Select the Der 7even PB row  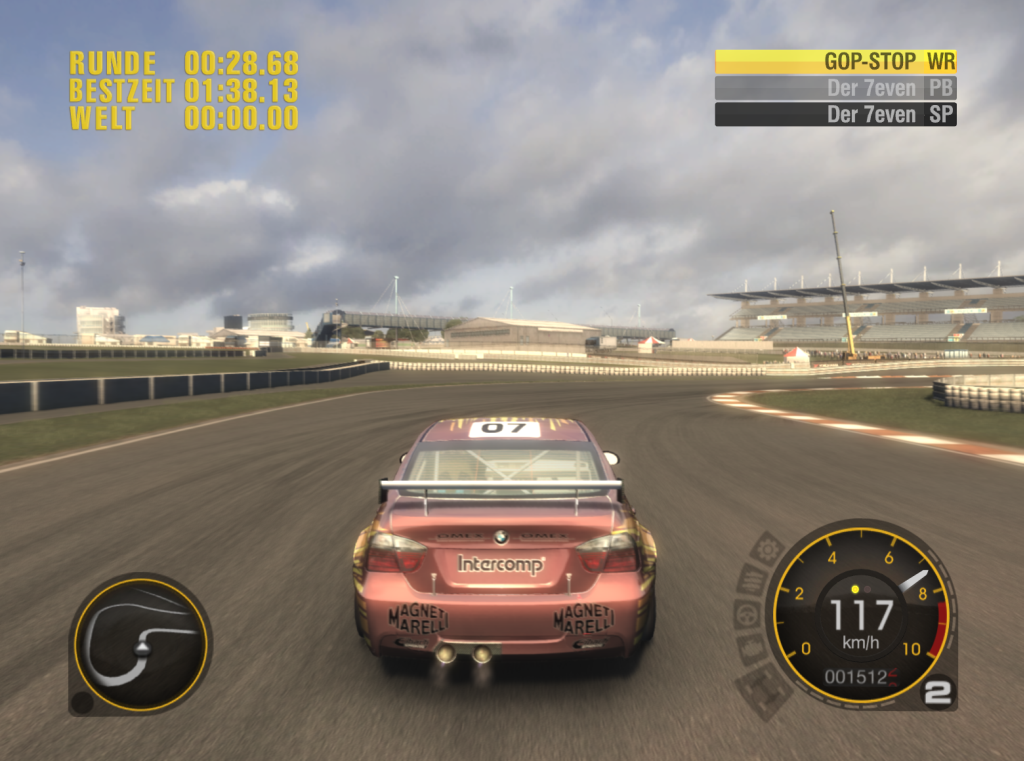click(835, 88)
